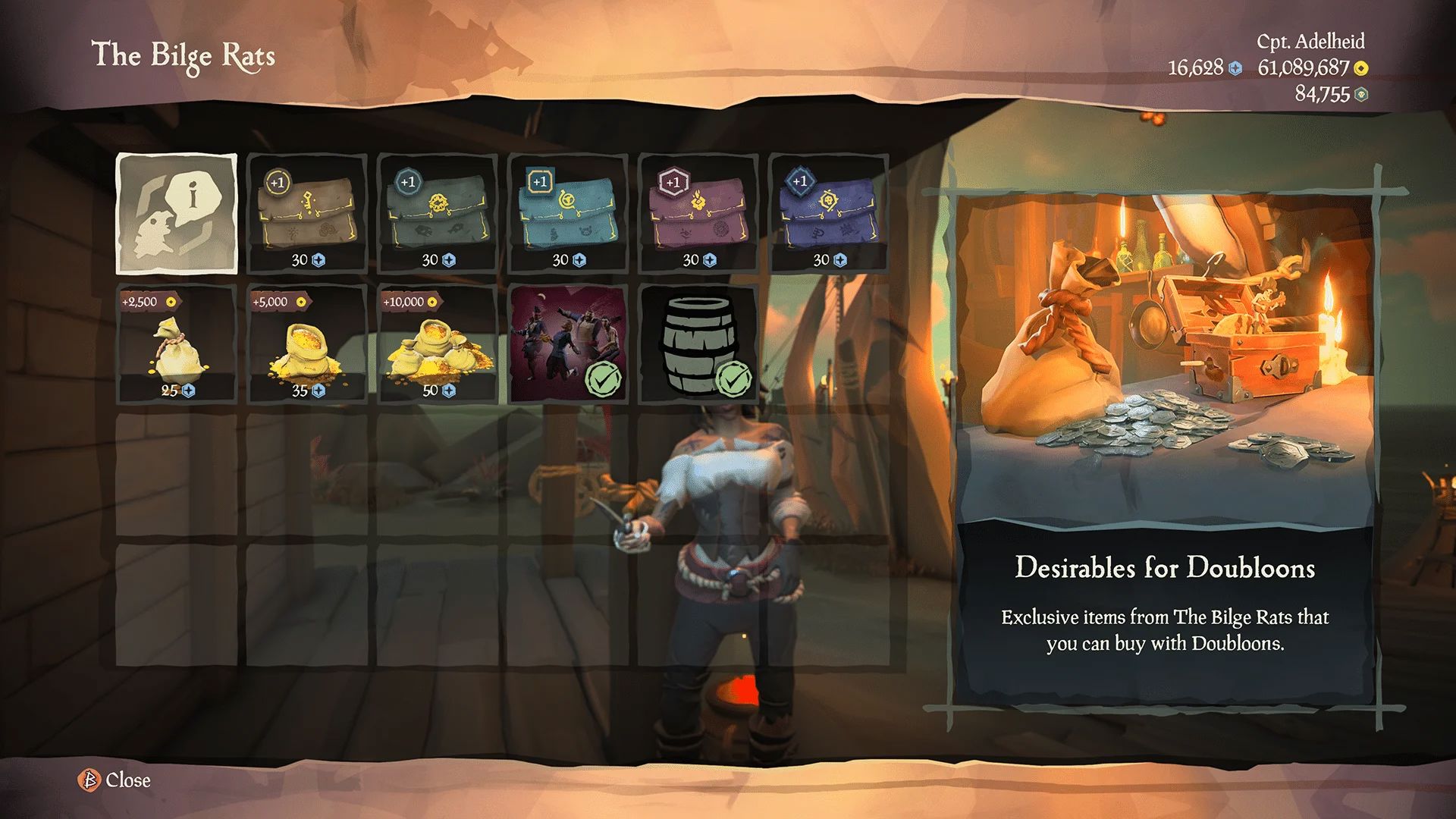The width and height of the screenshot is (1456, 819).
Task: Buy the +2,500 gold pouch for 25 doubloons
Action: pos(177,344)
